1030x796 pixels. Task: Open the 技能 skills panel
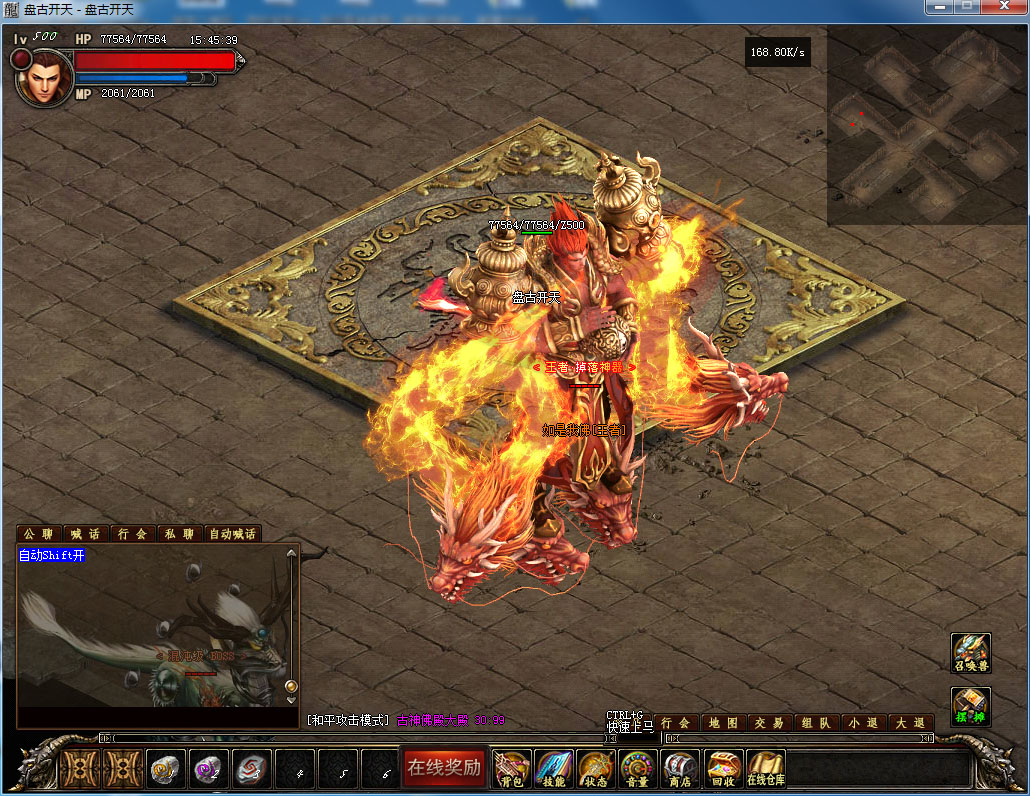point(554,769)
